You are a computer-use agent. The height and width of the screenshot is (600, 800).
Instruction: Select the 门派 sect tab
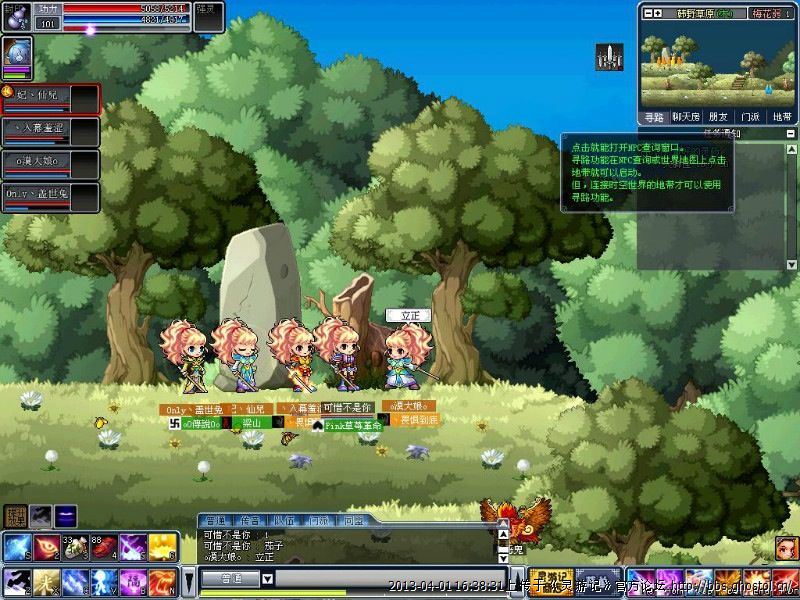point(750,116)
